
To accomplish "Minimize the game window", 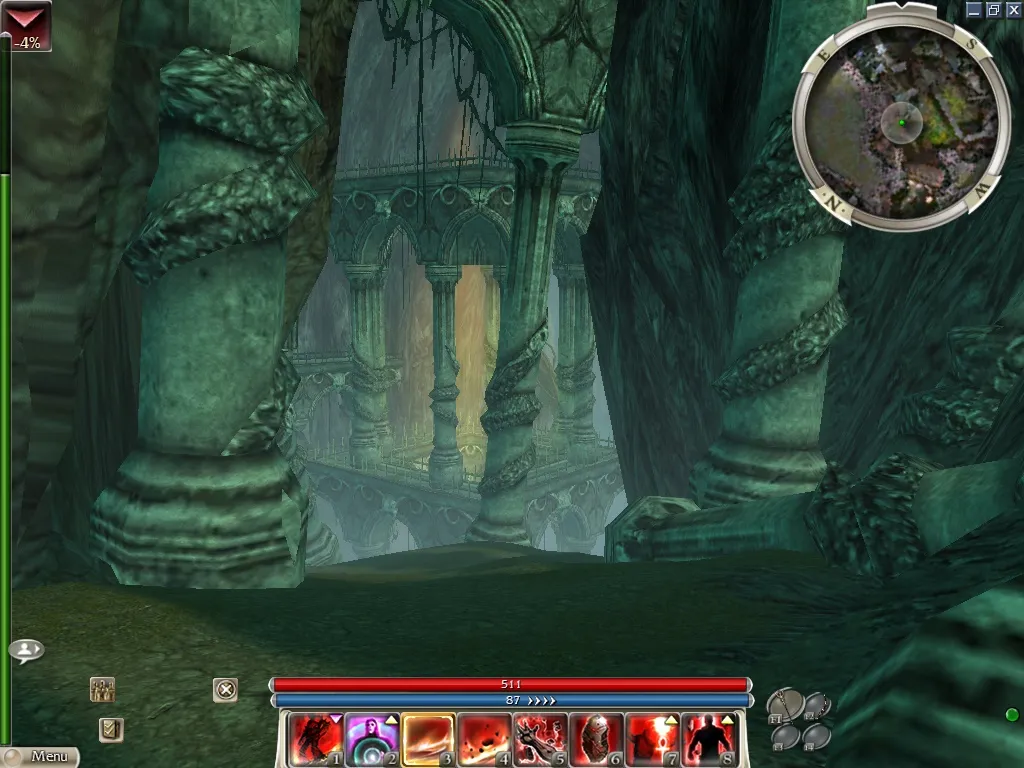I will tap(975, 9).
